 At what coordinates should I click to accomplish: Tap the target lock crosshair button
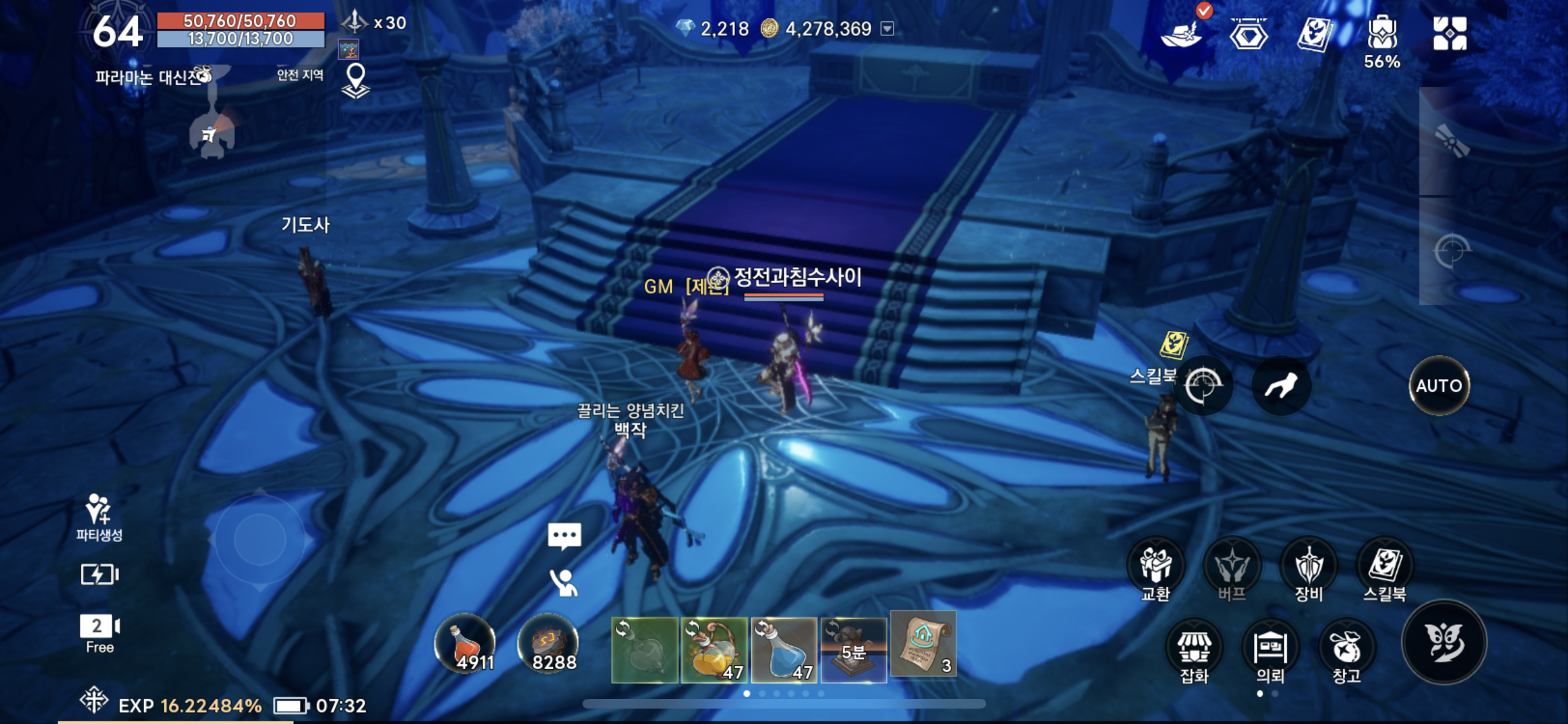[1203, 385]
